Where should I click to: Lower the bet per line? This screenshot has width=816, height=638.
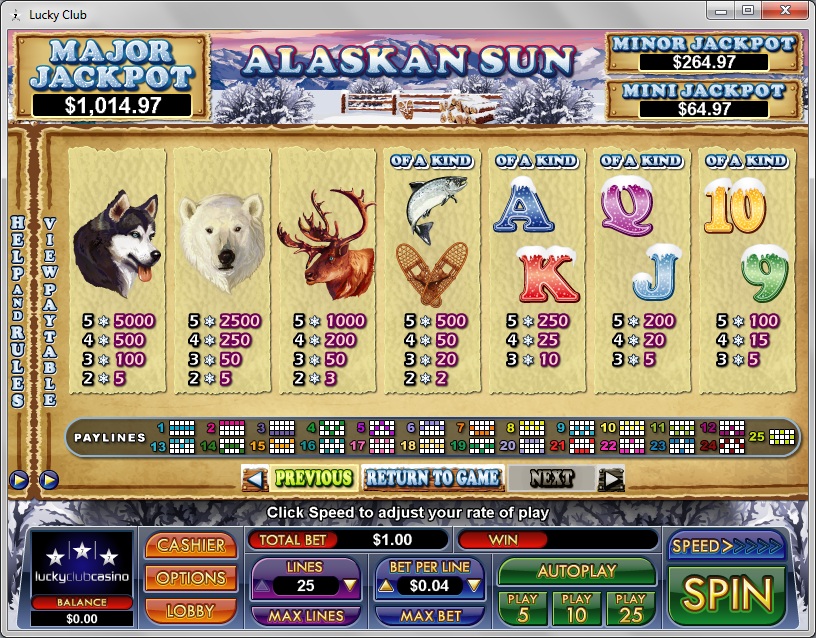click(474, 586)
